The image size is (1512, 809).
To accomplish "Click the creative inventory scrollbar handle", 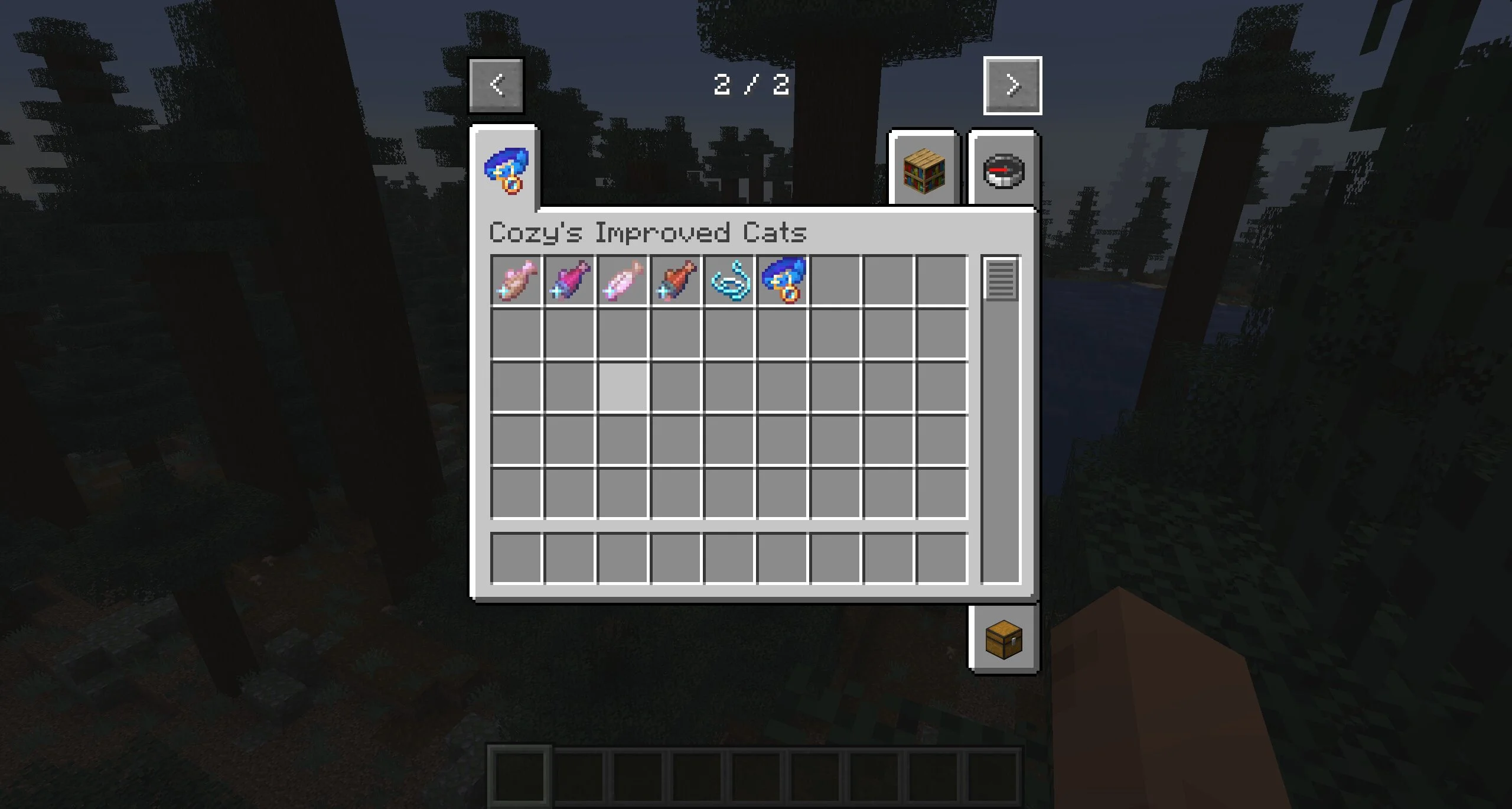I will click(x=1001, y=279).
